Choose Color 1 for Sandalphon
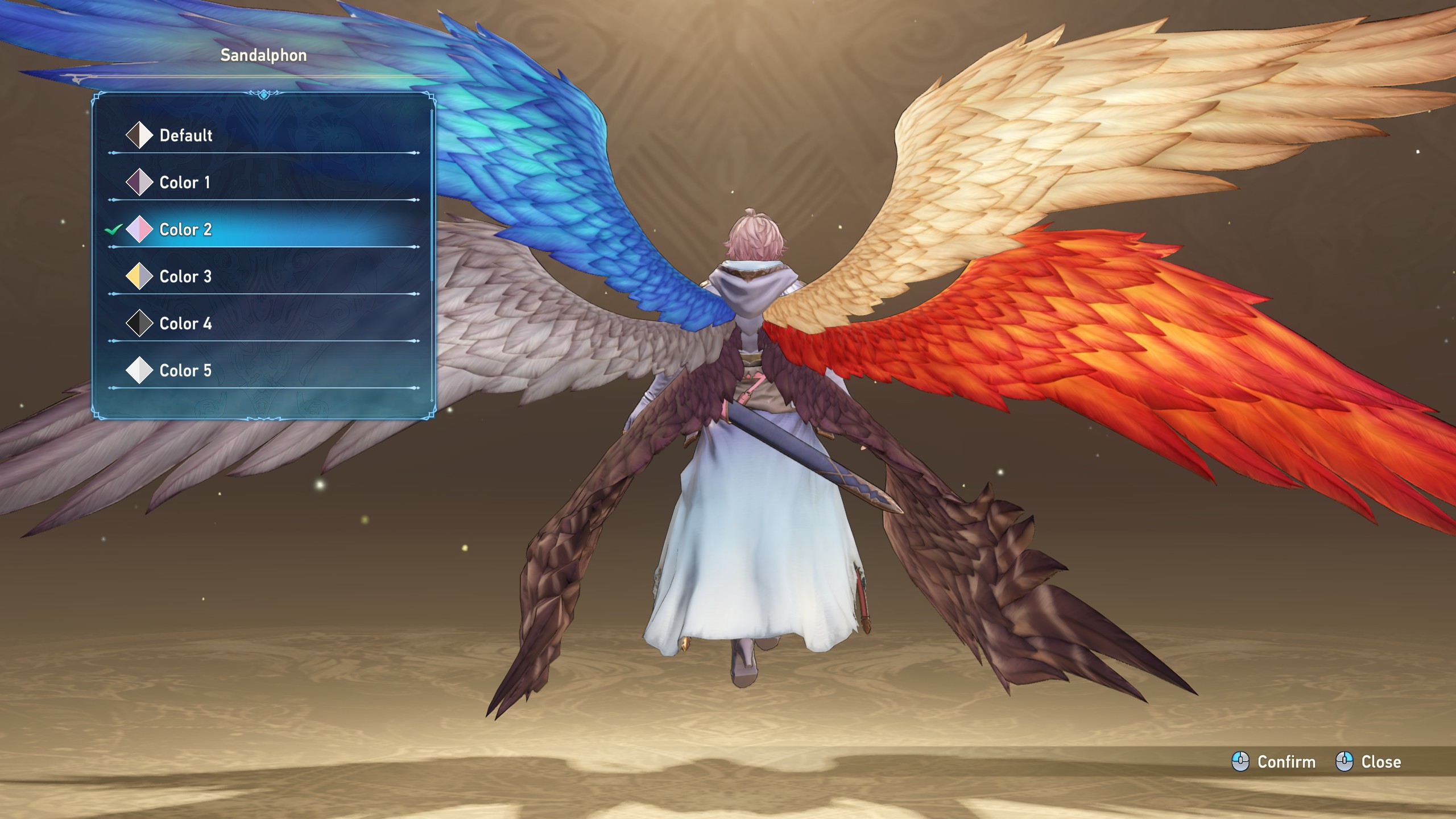Screen dimensions: 1456x819 point(184,183)
